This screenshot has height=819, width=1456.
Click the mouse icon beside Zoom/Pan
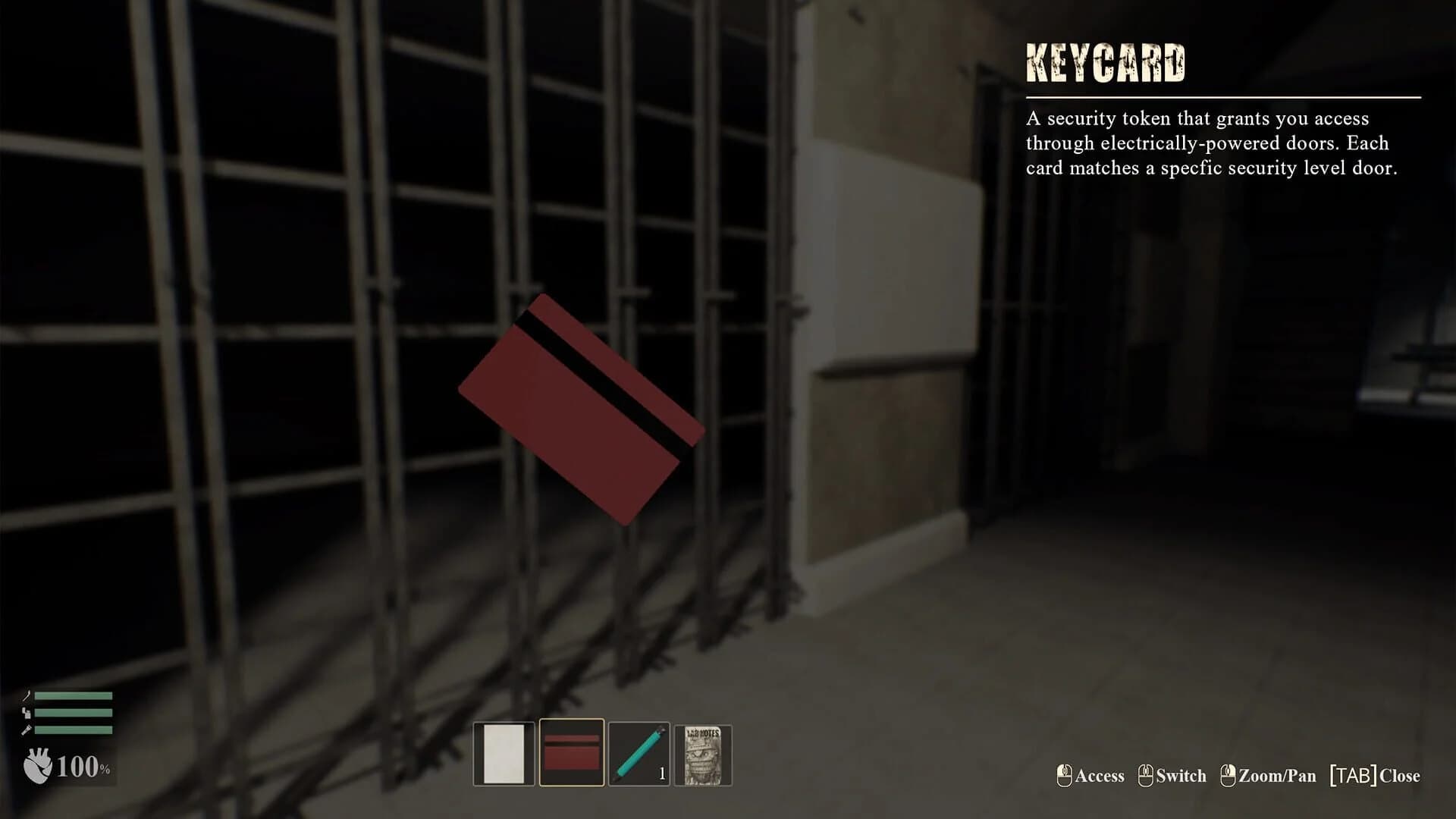(x=1228, y=775)
